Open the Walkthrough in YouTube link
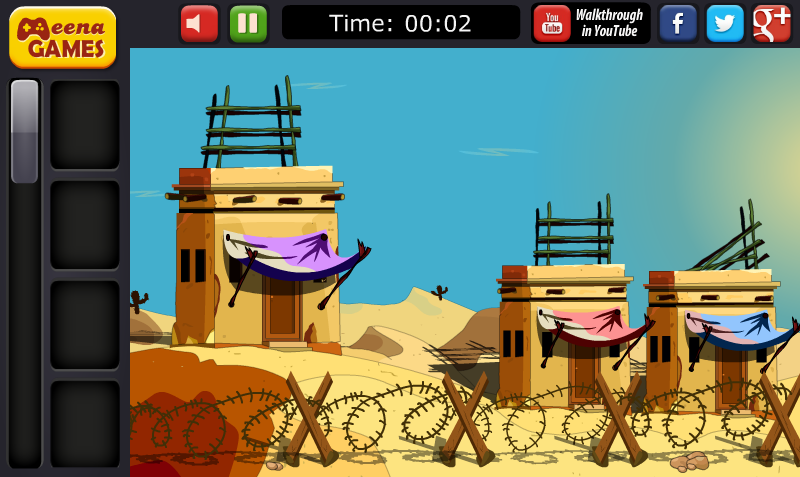This screenshot has width=800, height=477. [590, 23]
